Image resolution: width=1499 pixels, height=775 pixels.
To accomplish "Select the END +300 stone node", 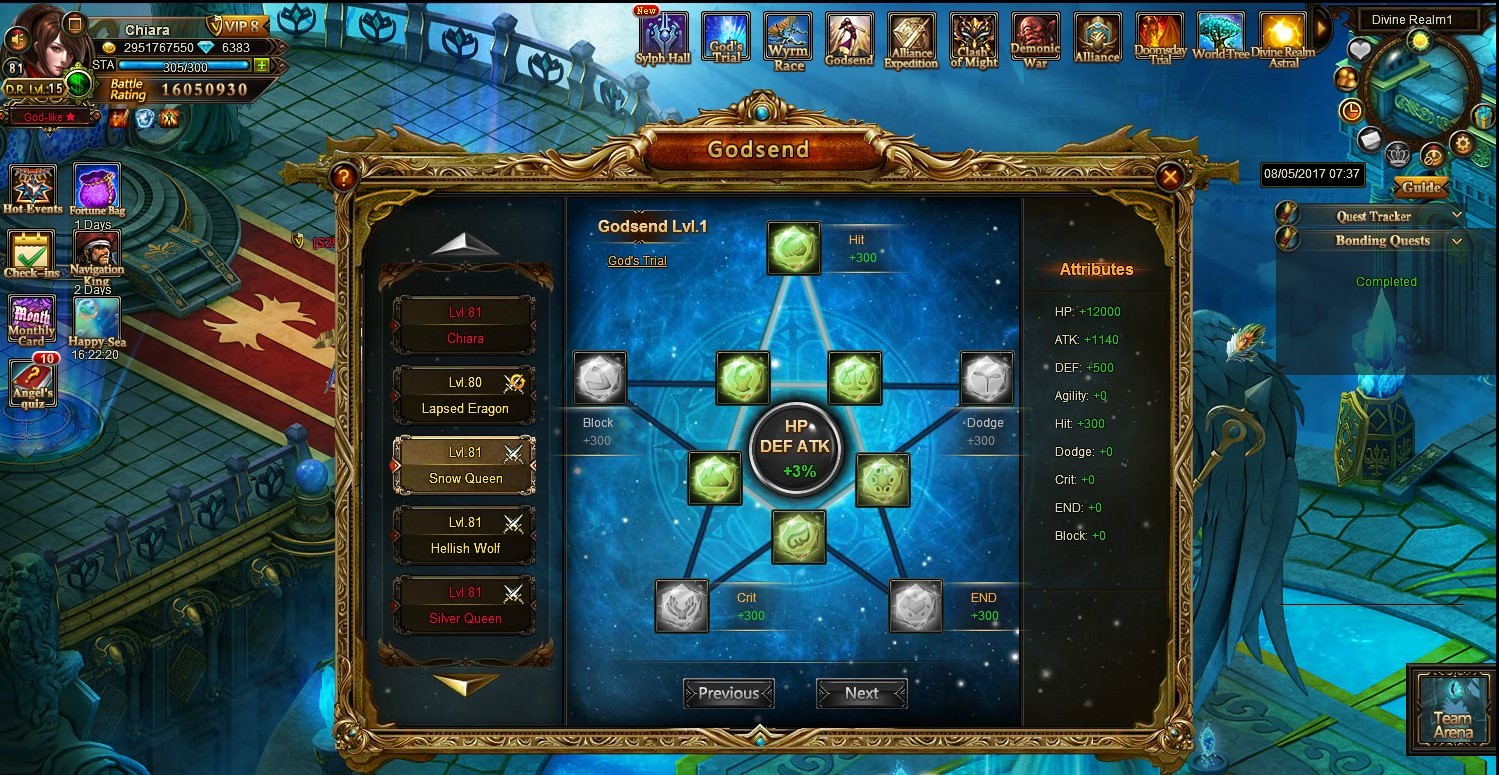I will click(915, 606).
